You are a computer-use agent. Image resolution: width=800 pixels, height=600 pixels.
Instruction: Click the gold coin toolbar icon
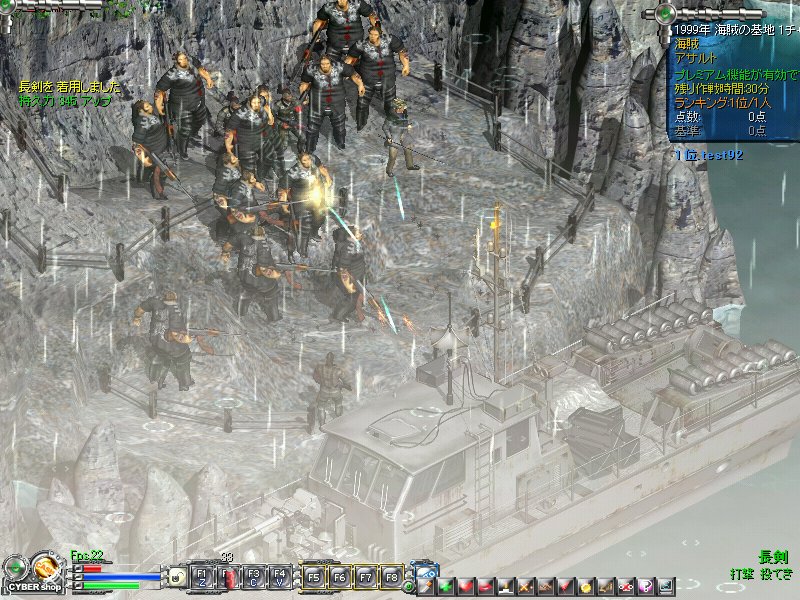pyautogui.click(x=586, y=585)
